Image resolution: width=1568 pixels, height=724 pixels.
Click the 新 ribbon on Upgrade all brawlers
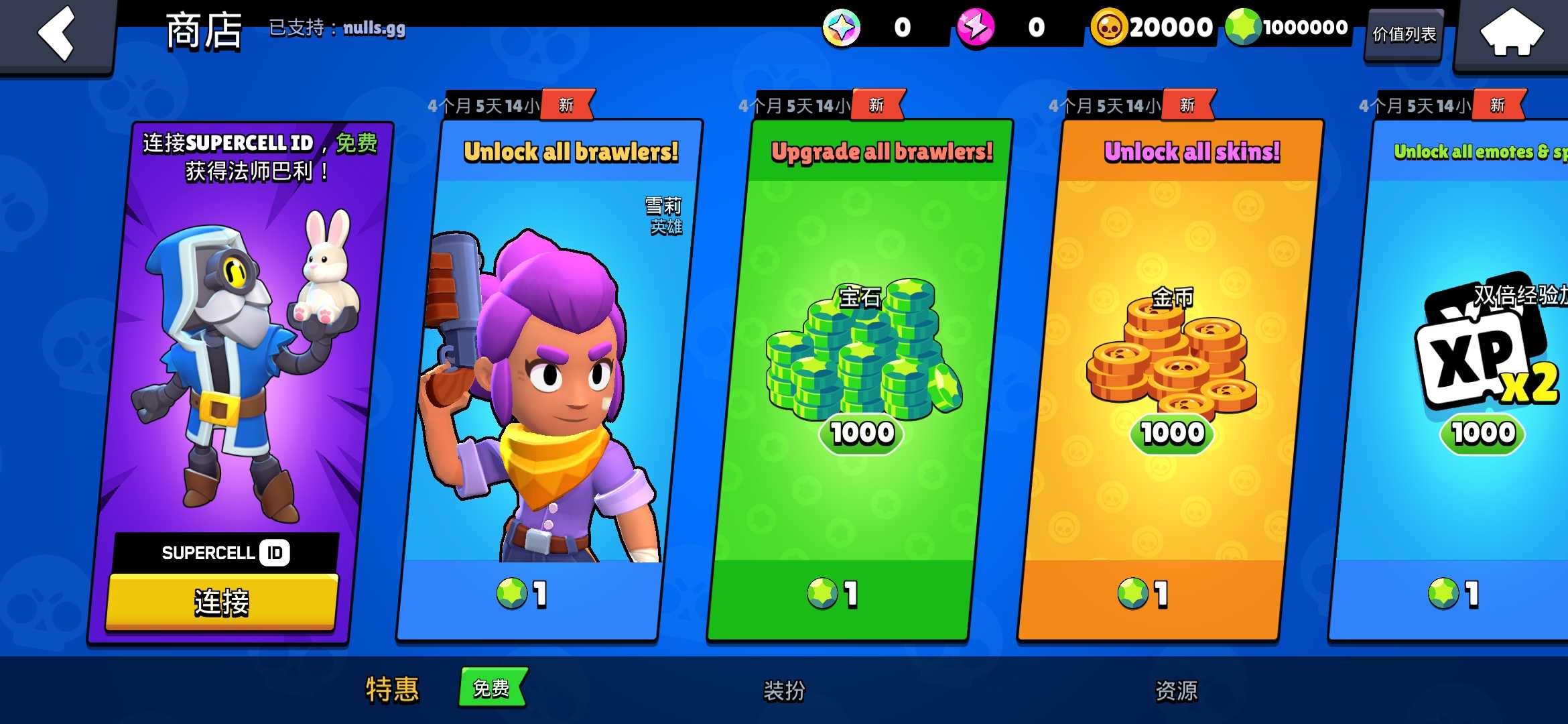point(877,104)
